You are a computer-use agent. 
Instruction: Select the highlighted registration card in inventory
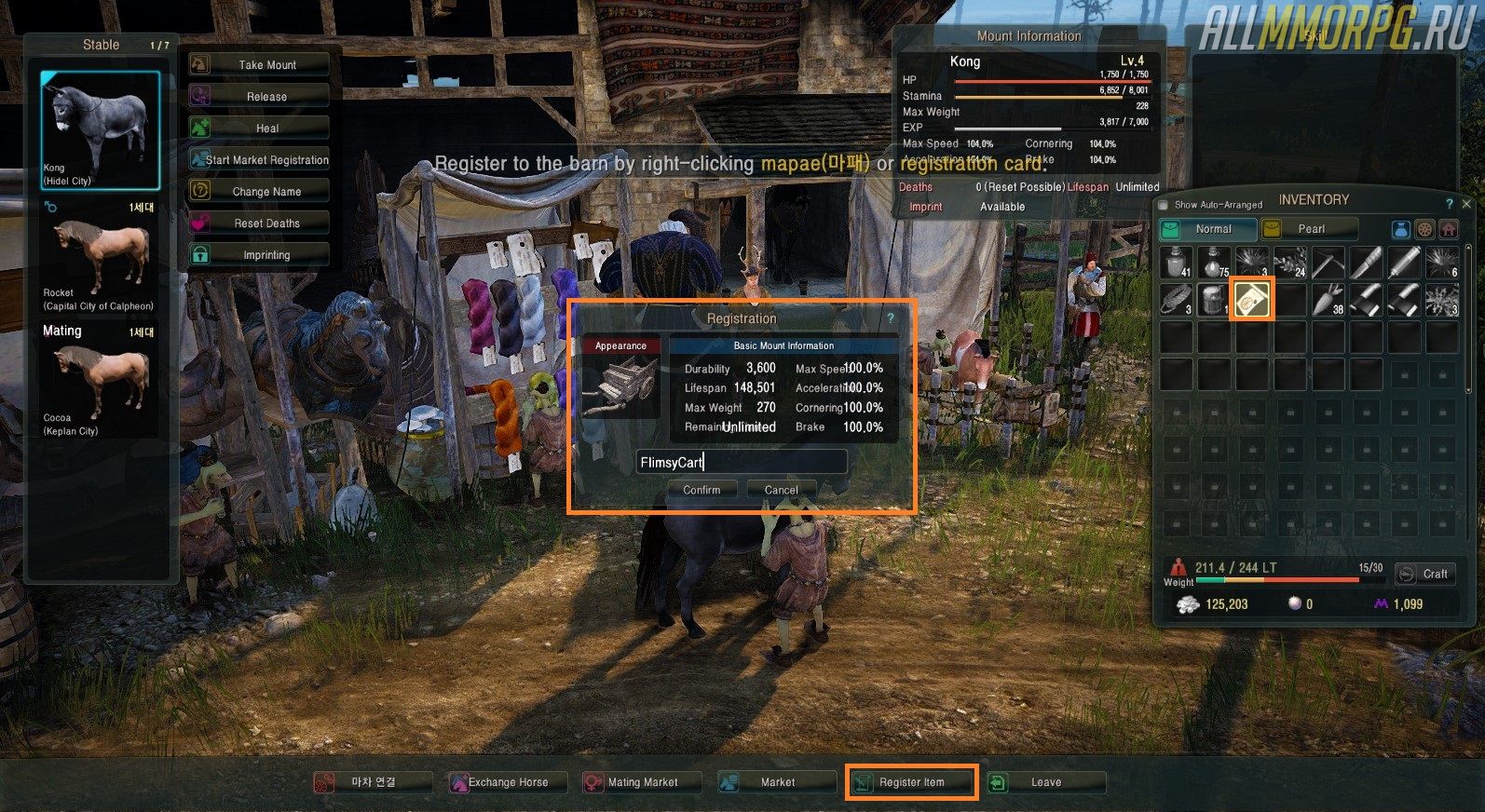(1252, 300)
